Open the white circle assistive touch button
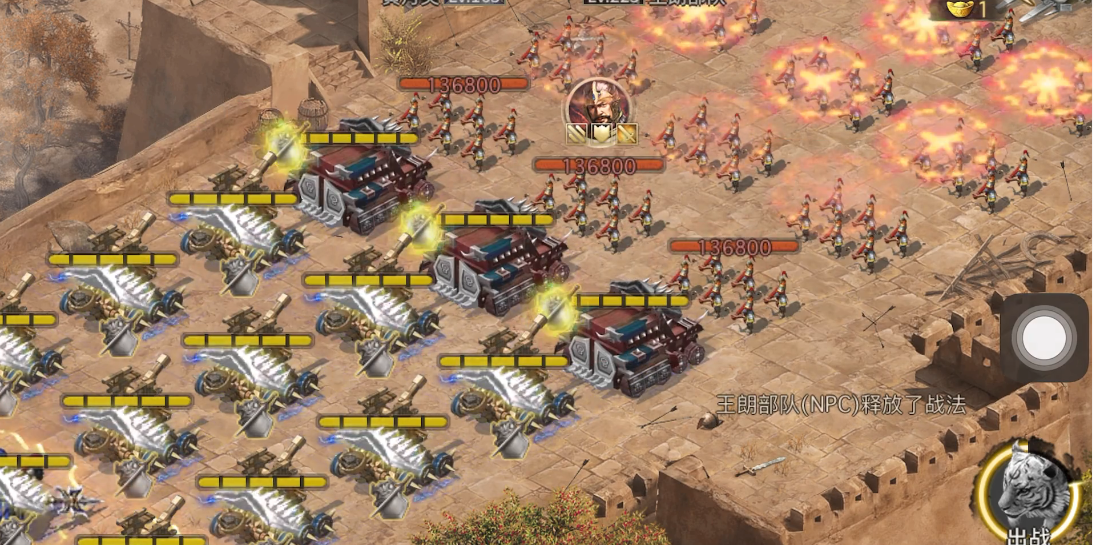The width and height of the screenshot is (1093, 545). tap(1044, 338)
